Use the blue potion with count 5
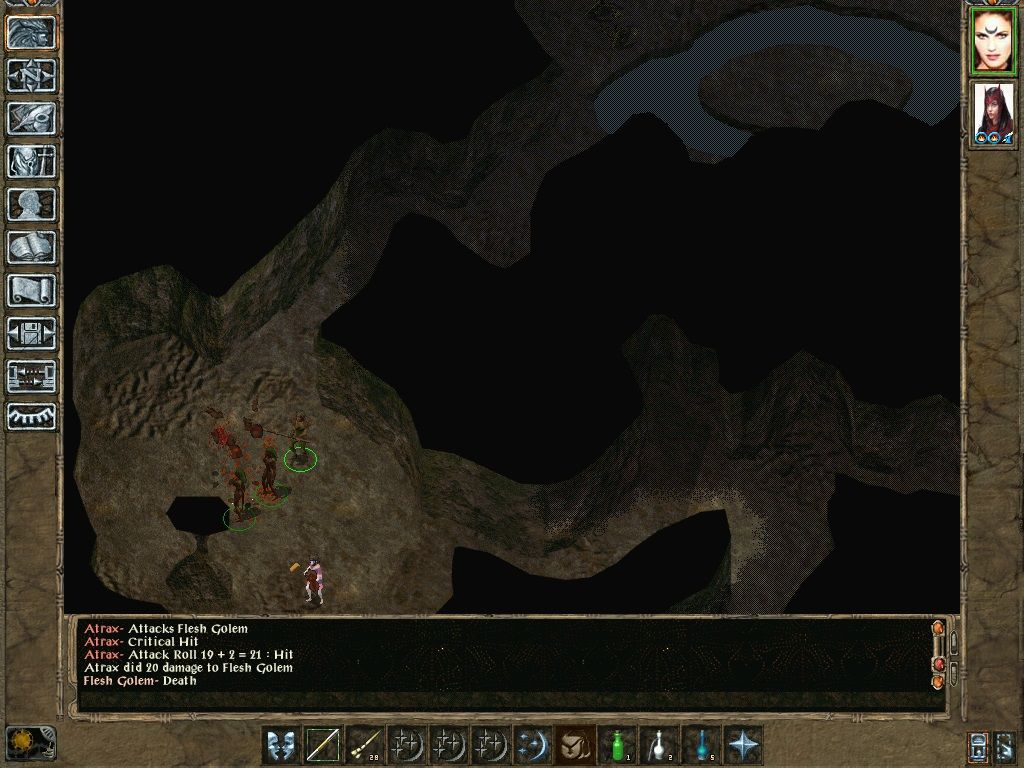The height and width of the screenshot is (768, 1024). [x=701, y=745]
